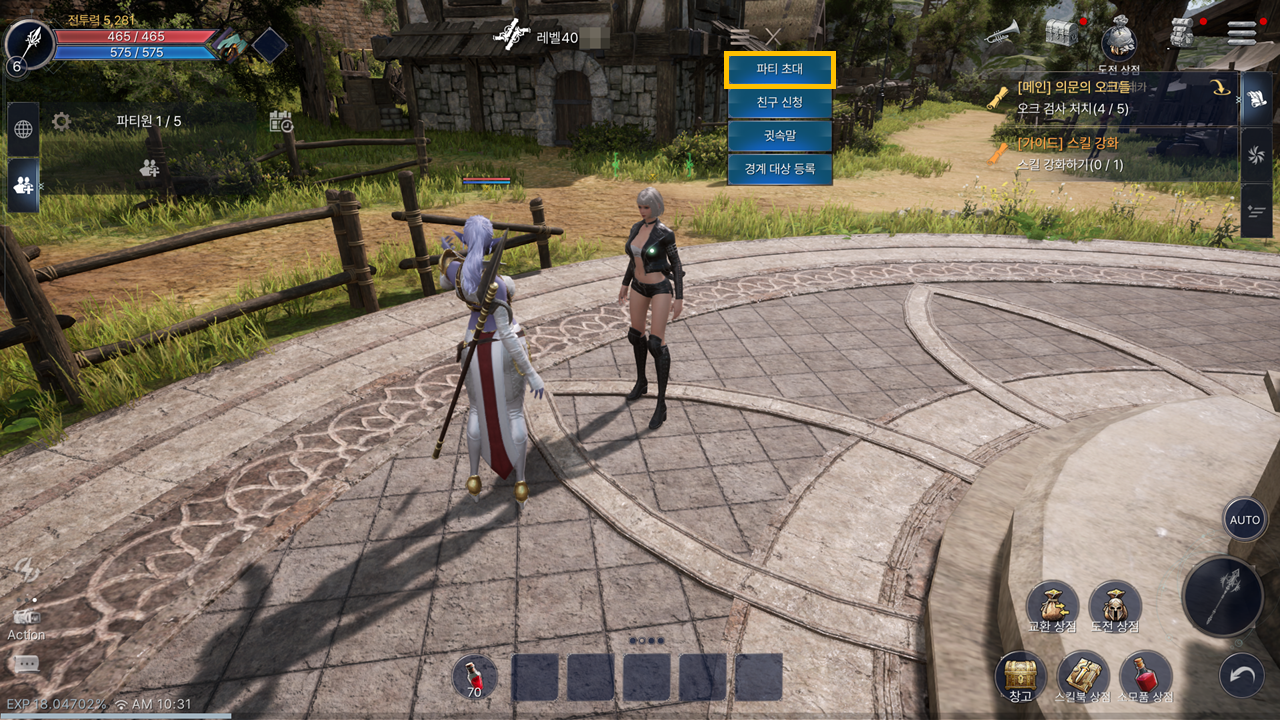This screenshot has width=1280, height=720.
Task: Click the trumpet announcement icon
Action: point(1001,33)
